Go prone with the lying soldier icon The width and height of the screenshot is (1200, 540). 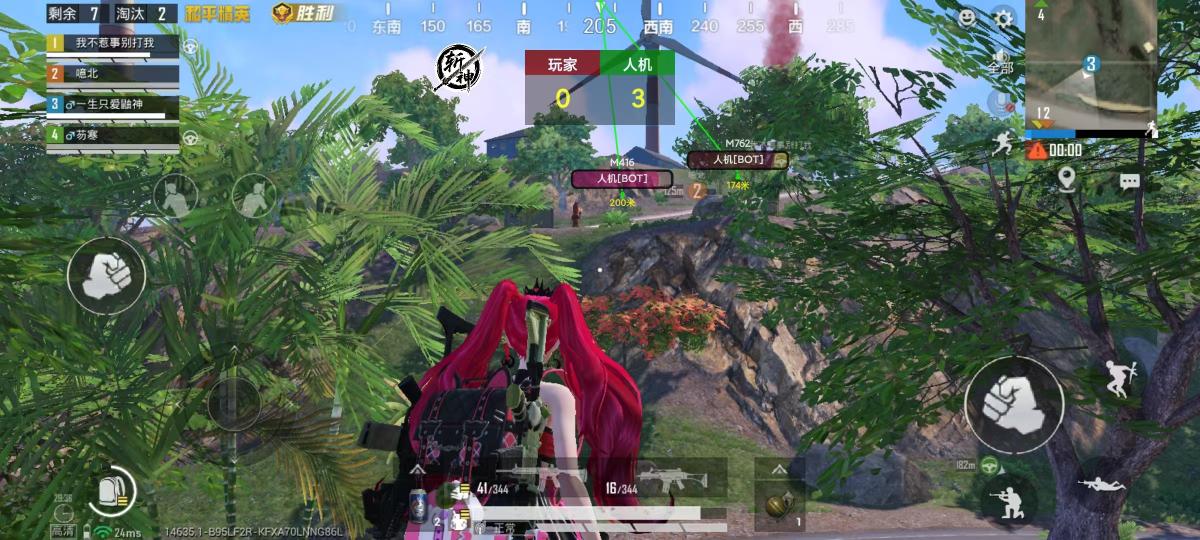point(1100,484)
